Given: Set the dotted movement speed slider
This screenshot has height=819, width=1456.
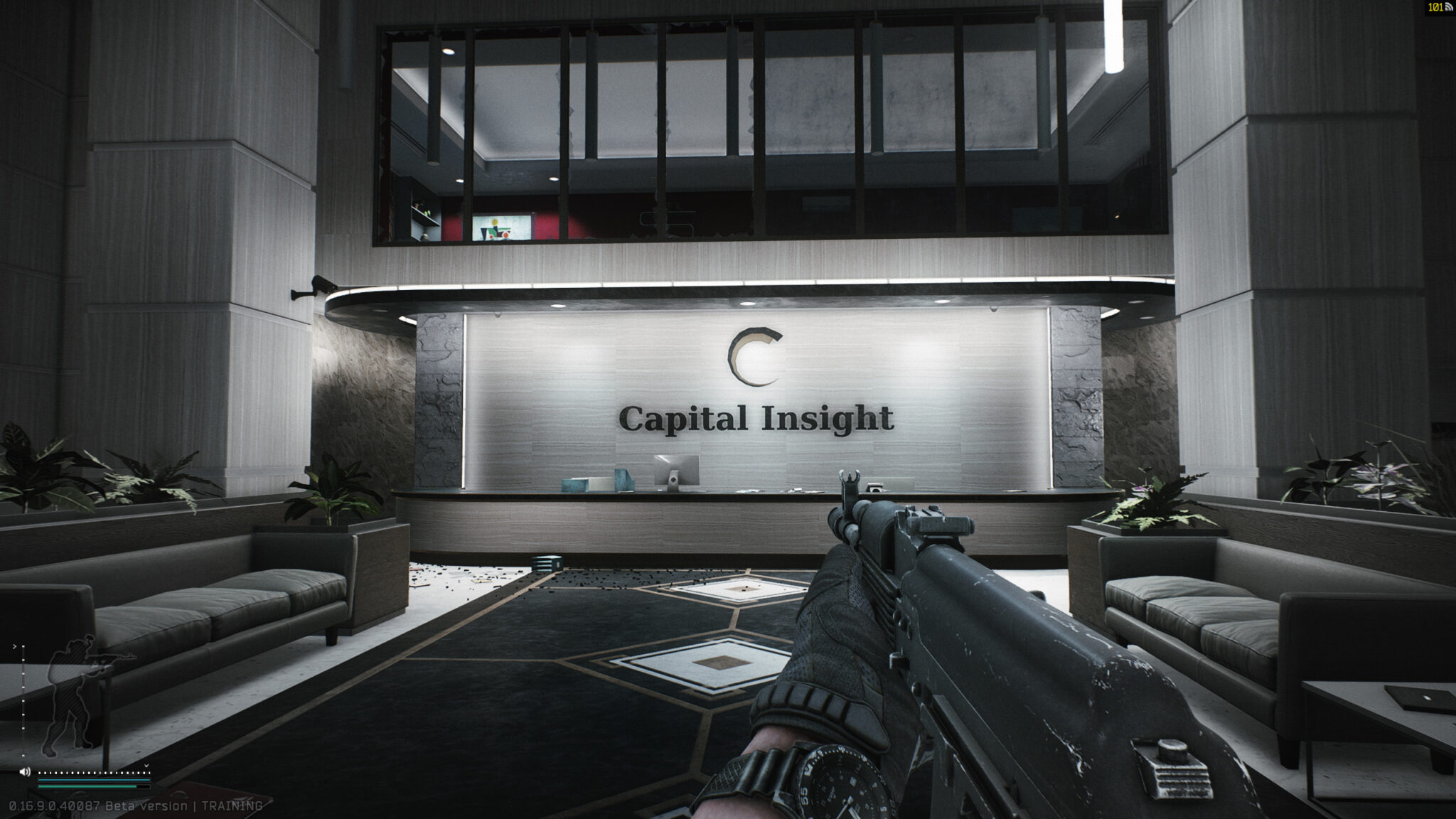Looking at the screenshot, I should 92,772.
